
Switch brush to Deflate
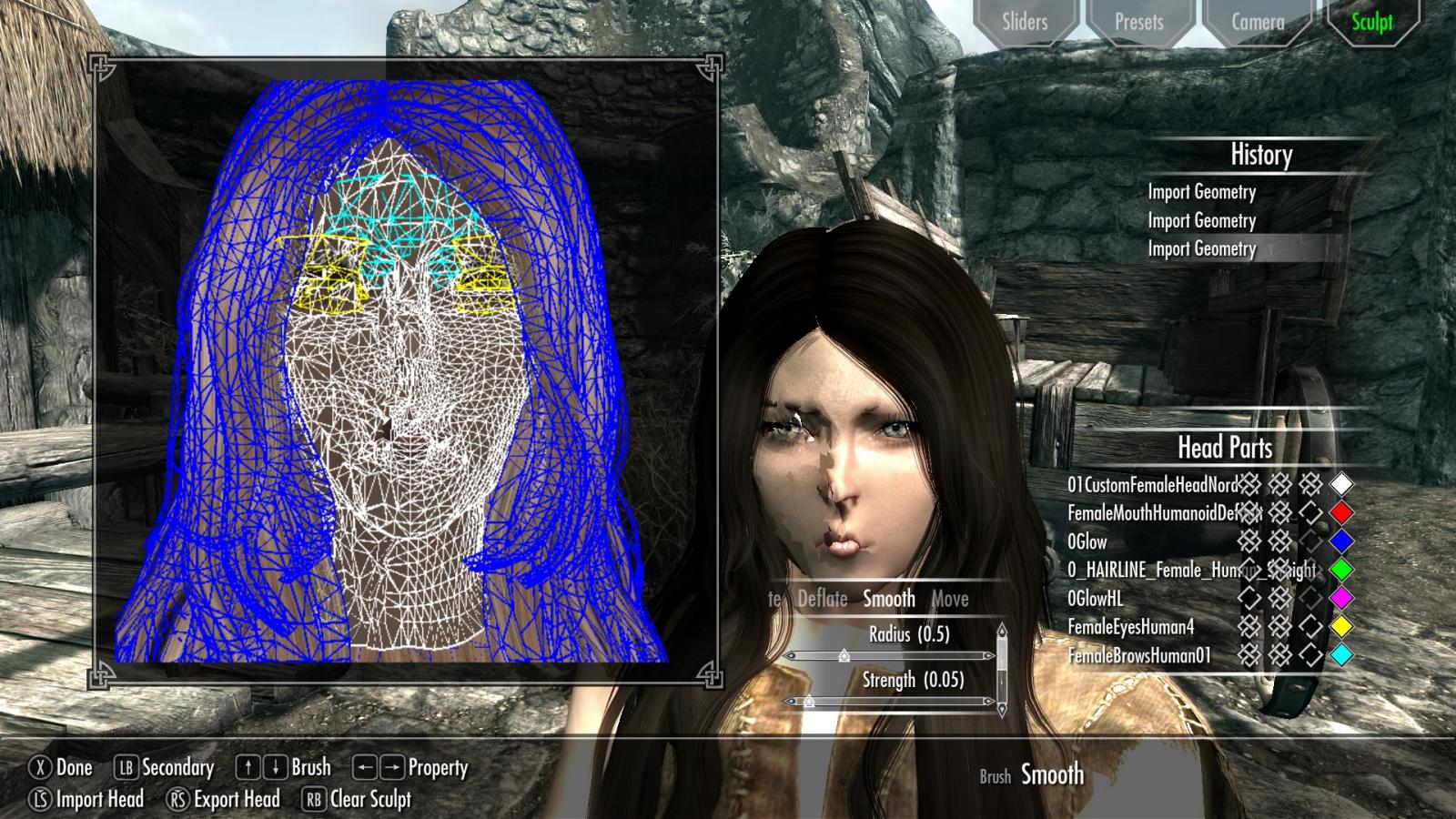click(821, 599)
